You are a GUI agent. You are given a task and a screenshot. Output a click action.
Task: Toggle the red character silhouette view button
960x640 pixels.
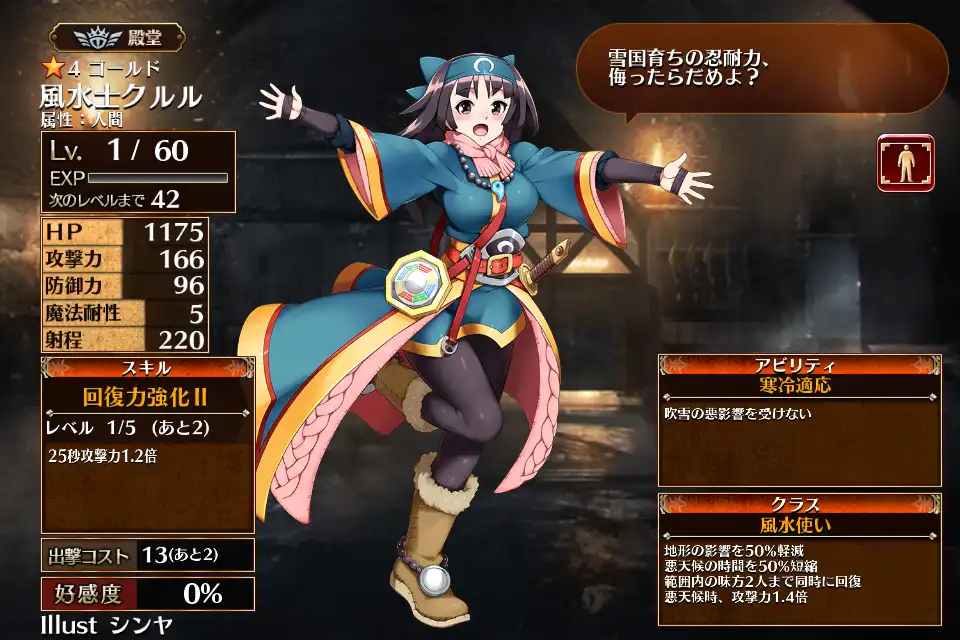[x=906, y=162]
